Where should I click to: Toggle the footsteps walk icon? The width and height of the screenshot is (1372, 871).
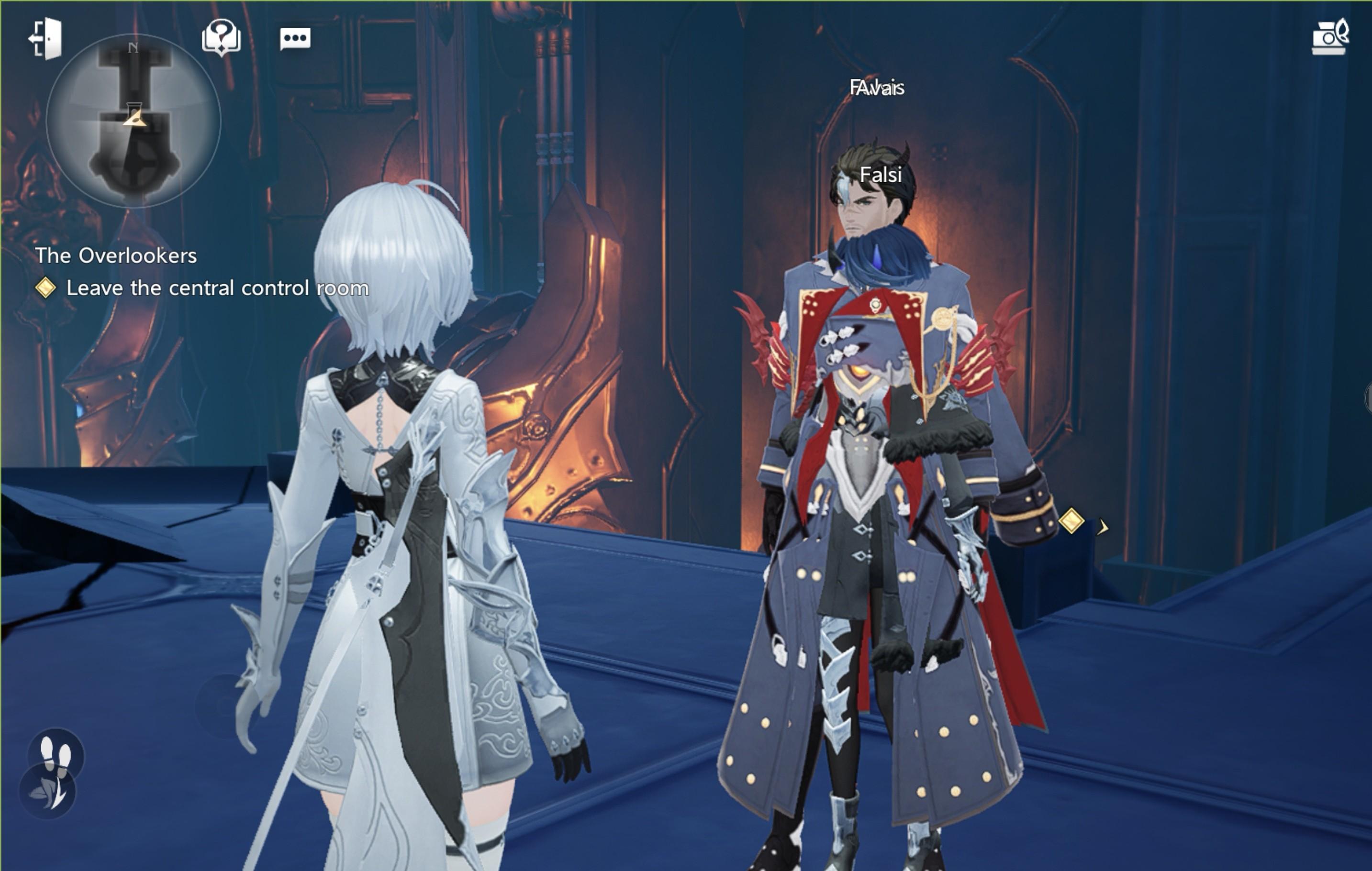coord(56,755)
